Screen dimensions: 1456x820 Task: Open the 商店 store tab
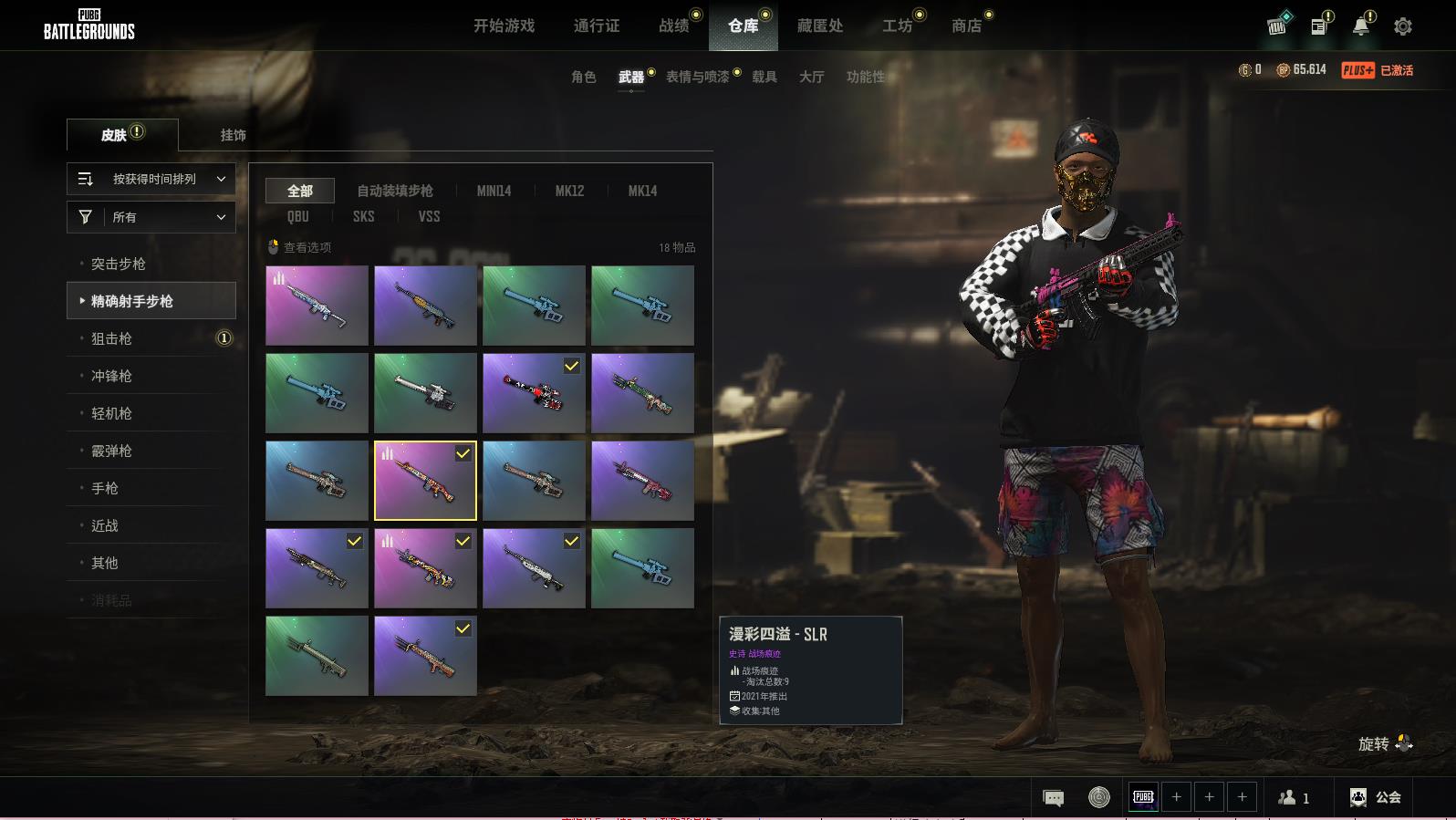[966, 26]
